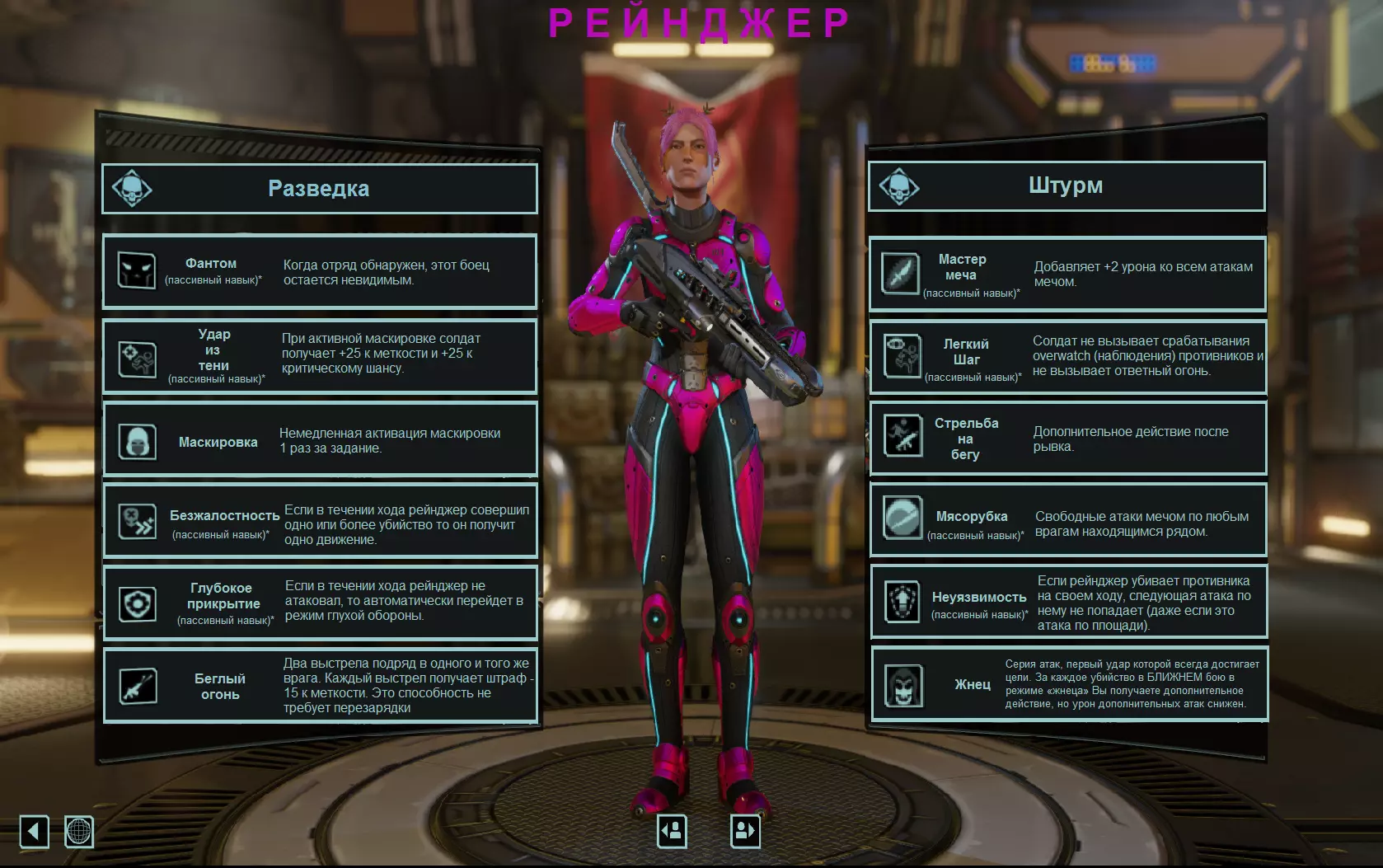Select the Глубокое прикрытие skill
This screenshot has height=868, width=1383.
(319, 603)
